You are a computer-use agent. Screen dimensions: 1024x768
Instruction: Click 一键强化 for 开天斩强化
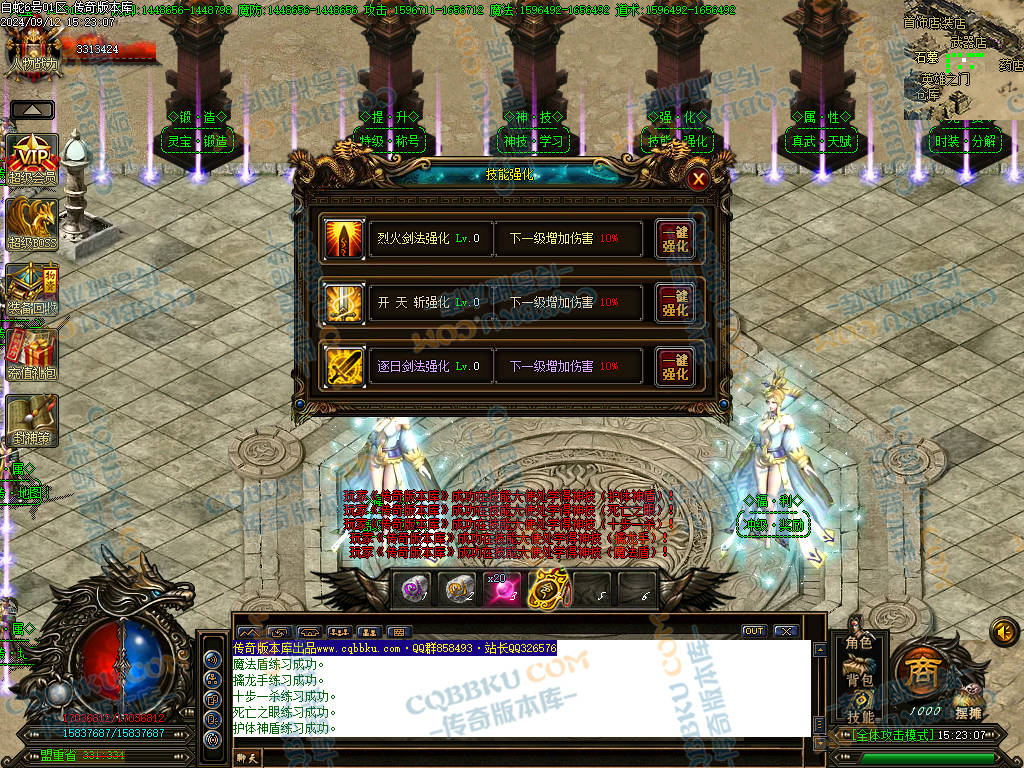[x=675, y=302]
